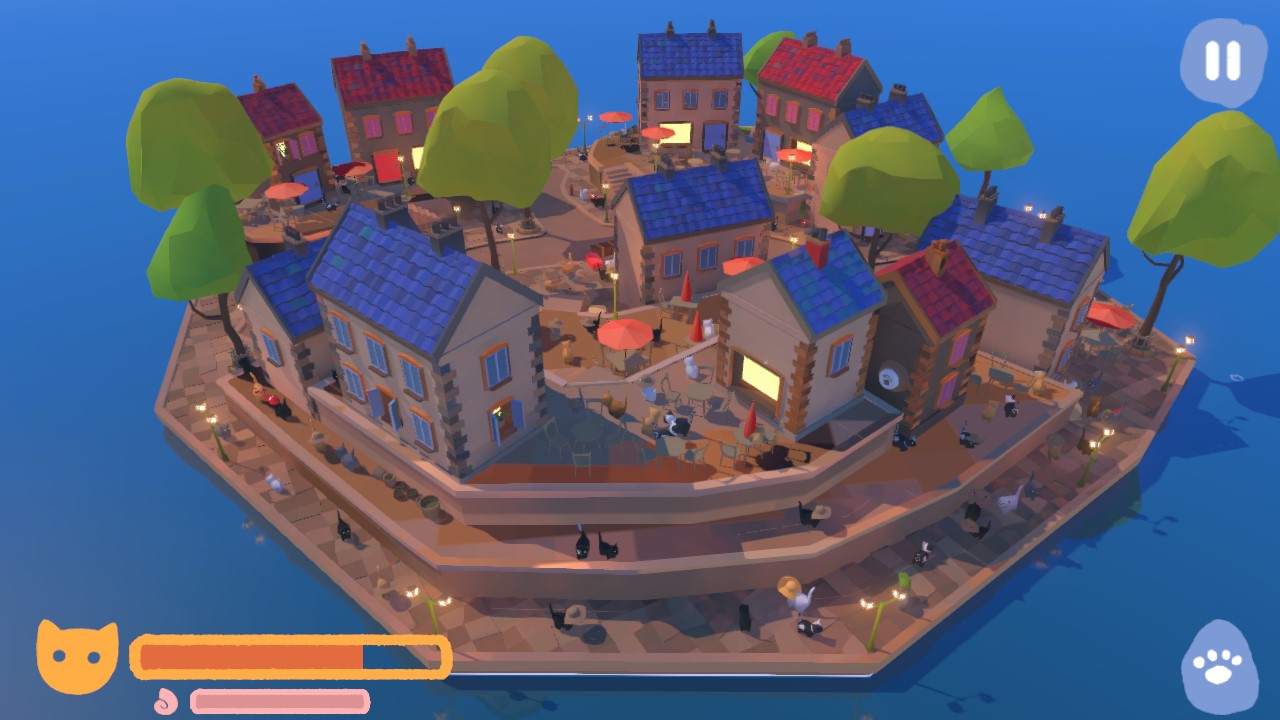Viewport: 1280px width, 720px height.
Task: Click the orange cat head icon
Action: [x=75, y=655]
